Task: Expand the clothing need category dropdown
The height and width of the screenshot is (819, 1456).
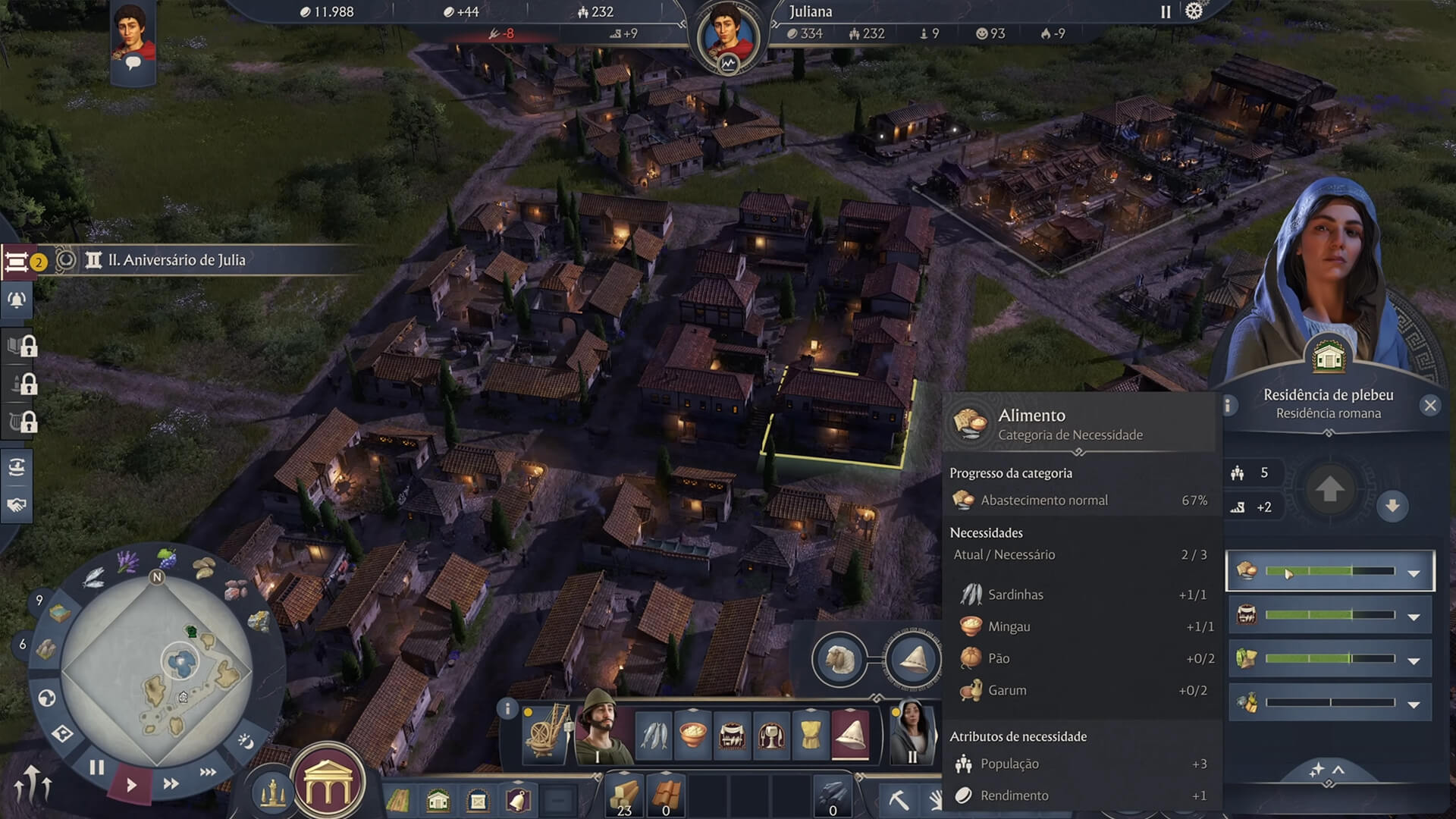Action: point(1413,659)
